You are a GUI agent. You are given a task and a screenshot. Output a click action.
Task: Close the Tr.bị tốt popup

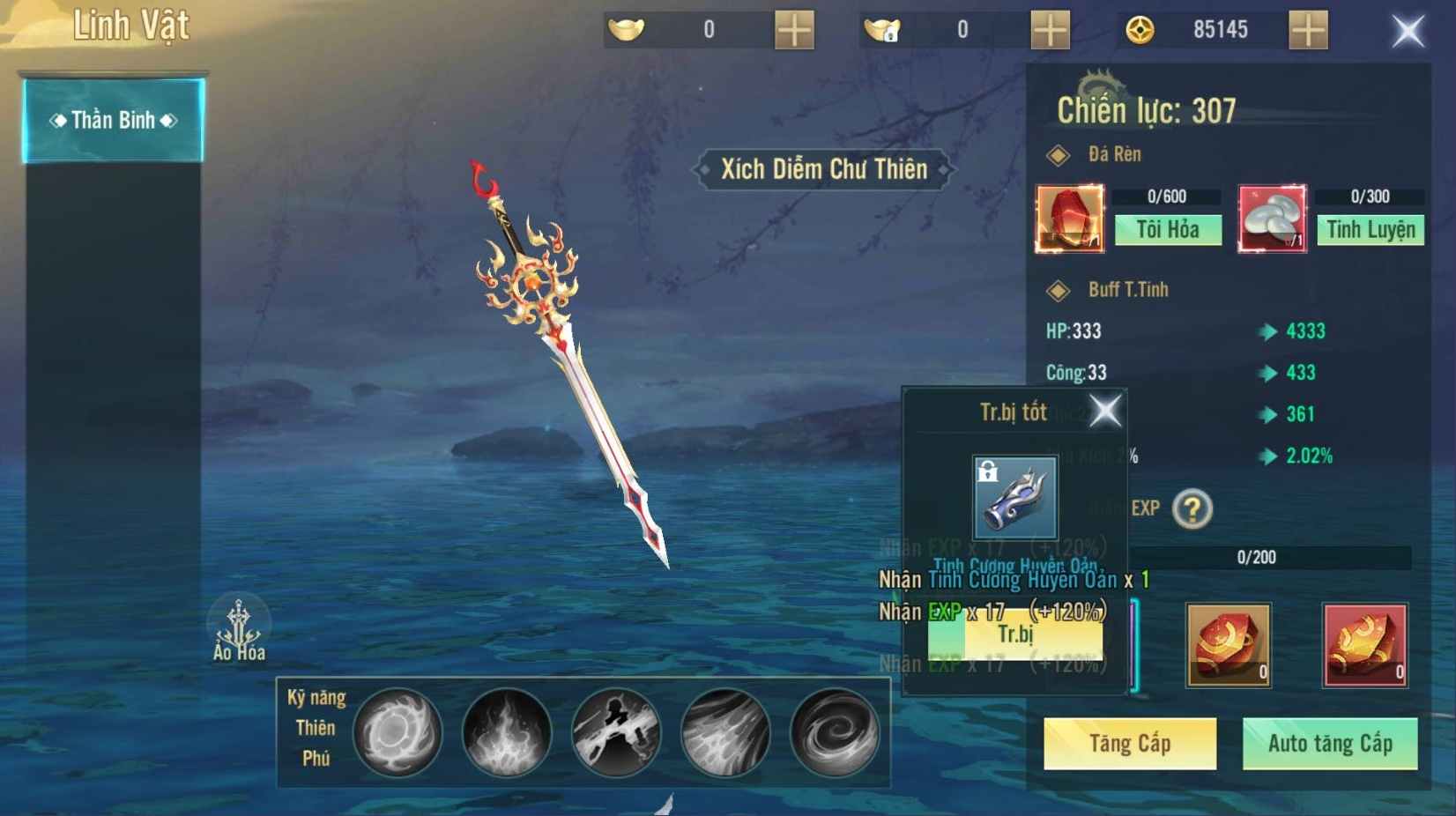click(x=1105, y=411)
